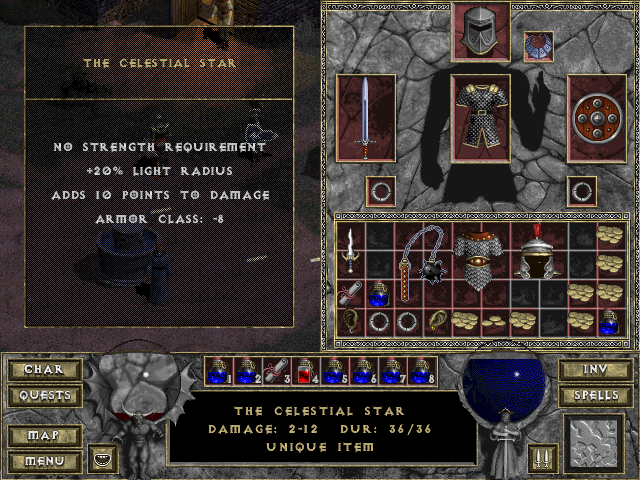Open the game MENU

pyautogui.click(x=43, y=461)
